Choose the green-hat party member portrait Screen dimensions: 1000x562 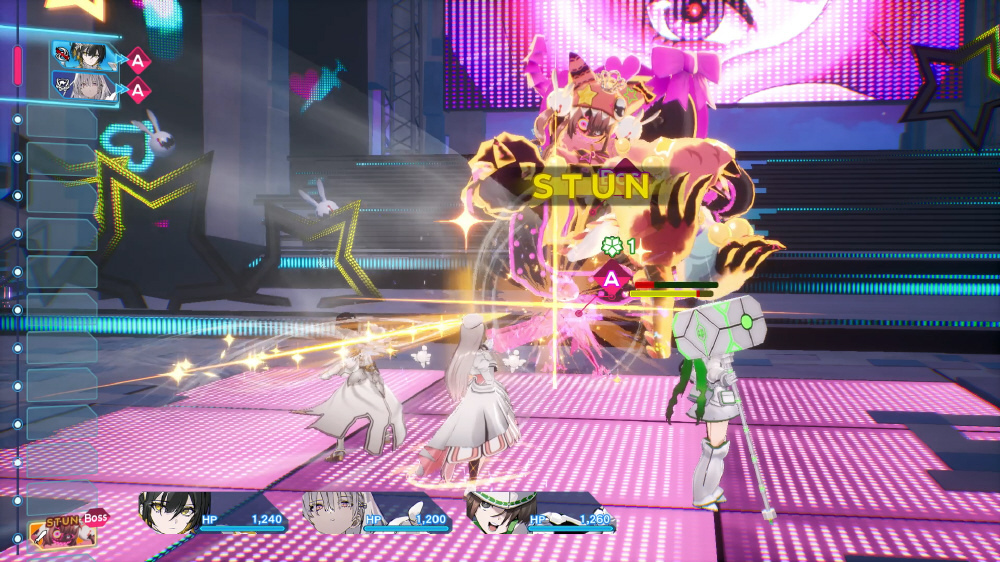[x=498, y=513]
